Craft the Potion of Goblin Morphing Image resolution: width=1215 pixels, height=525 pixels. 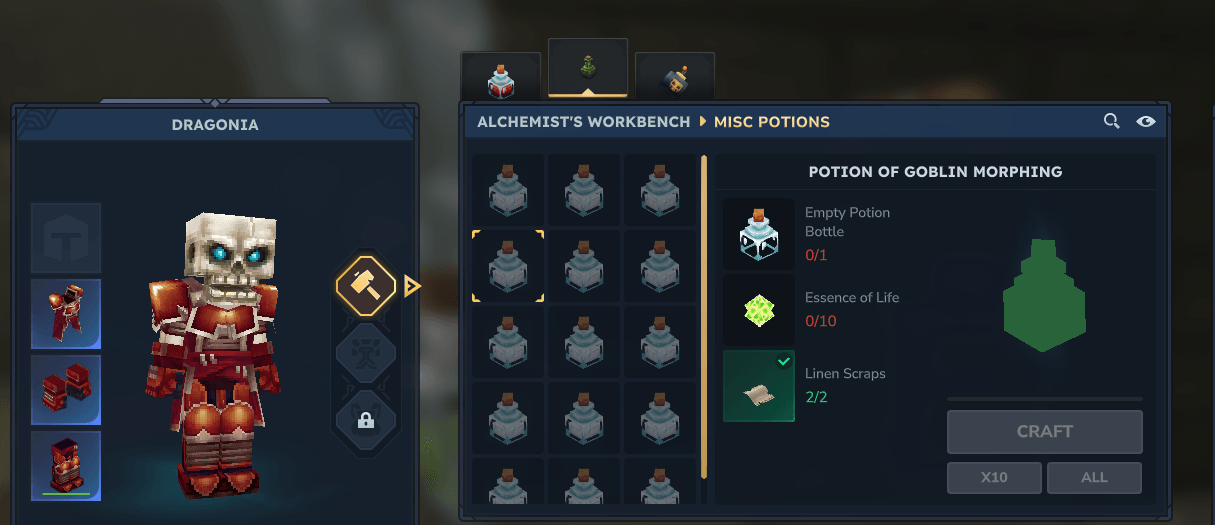coord(1044,432)
